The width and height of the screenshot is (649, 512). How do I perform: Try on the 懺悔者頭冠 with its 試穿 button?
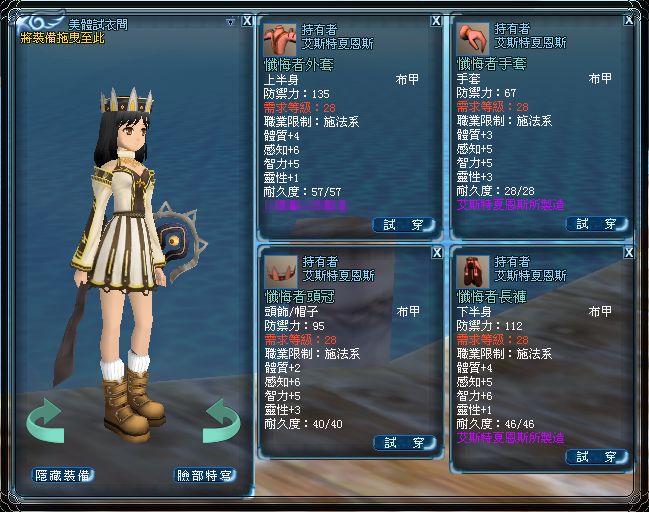[404, 442]
